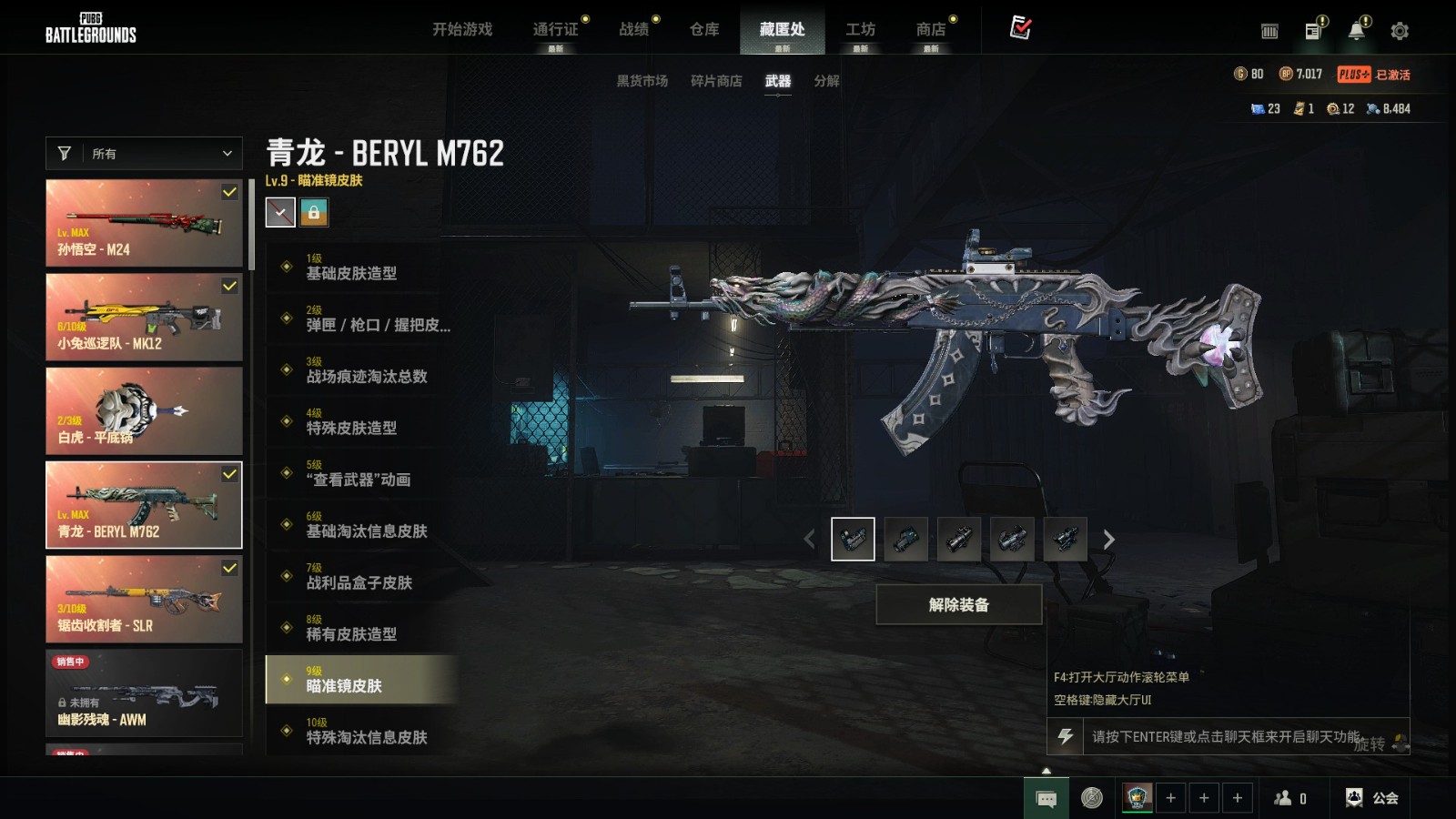This screenshot has width=1456, height=819.
Task: Show next scope skin thumbnails
Action: [x=1108, y=540]
